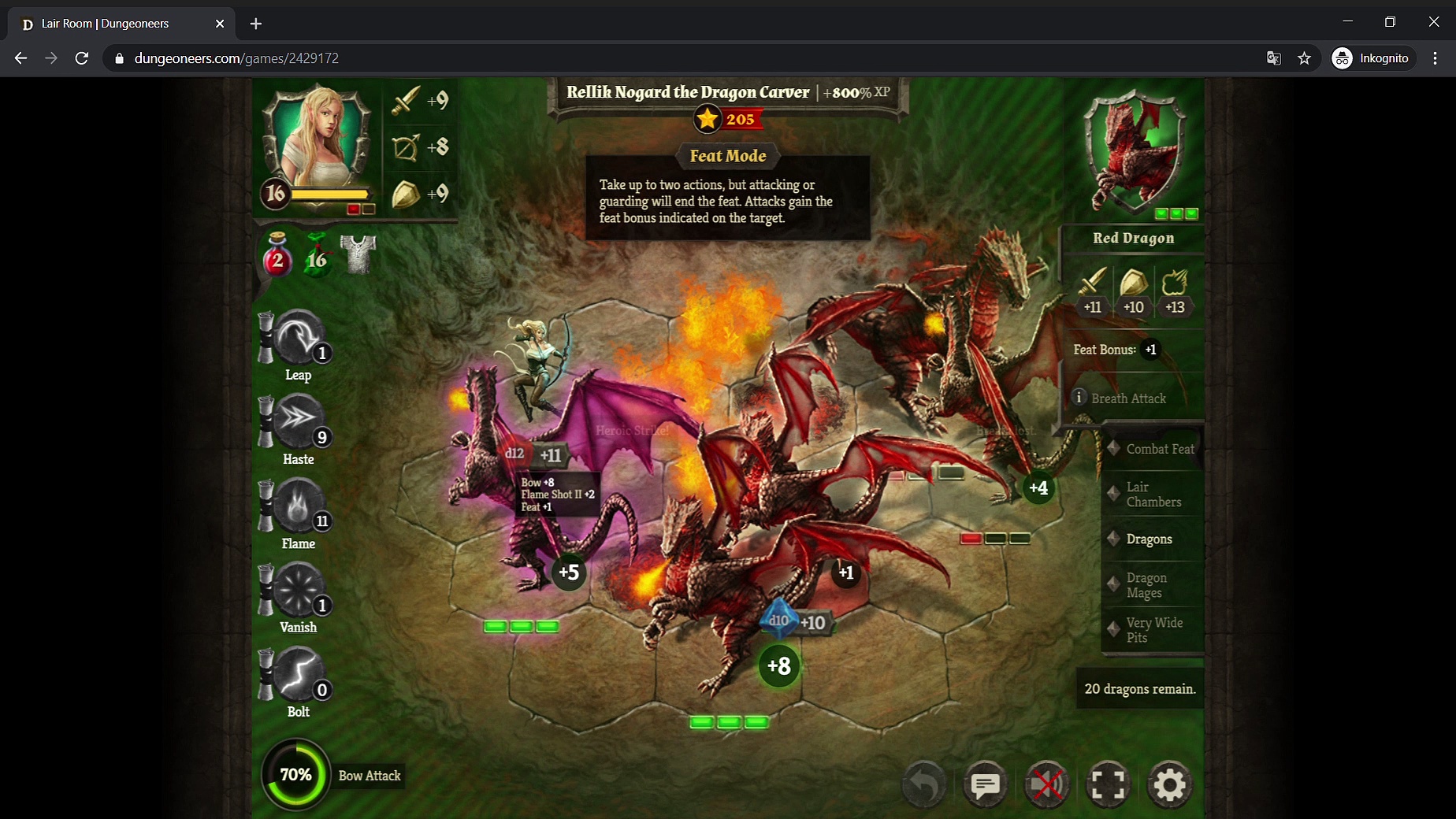Click the undo arrow button
Viewport: 1456px width, 819px height.
923,784
